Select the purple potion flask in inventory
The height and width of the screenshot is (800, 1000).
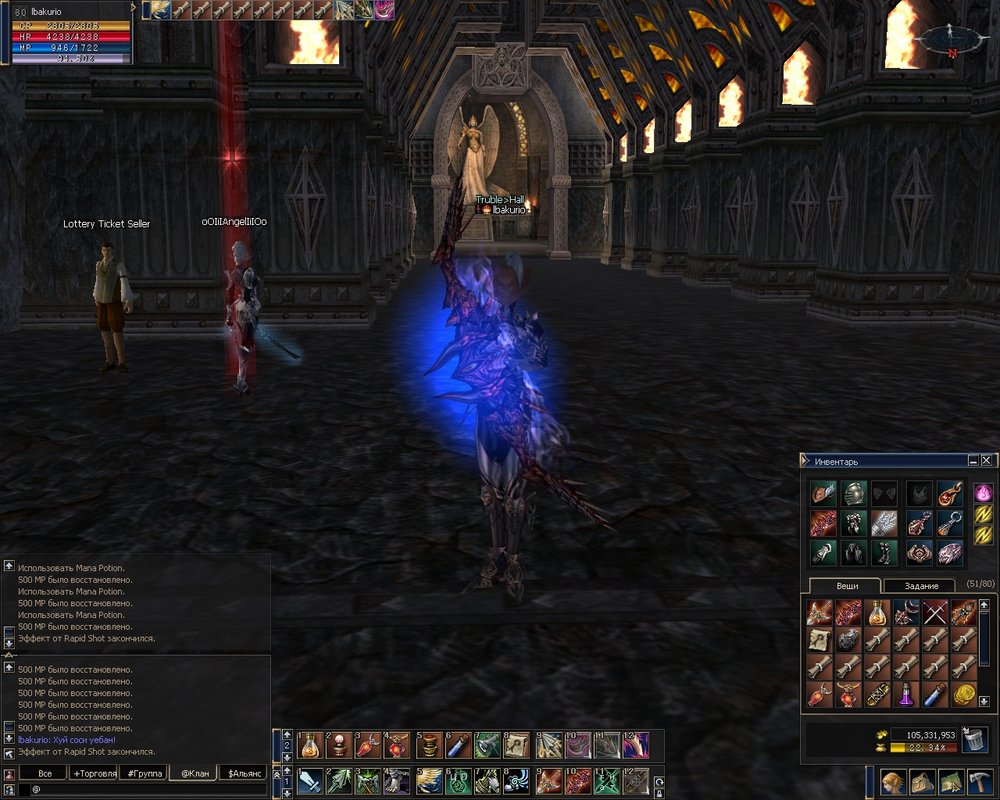(x=906, y=695)
